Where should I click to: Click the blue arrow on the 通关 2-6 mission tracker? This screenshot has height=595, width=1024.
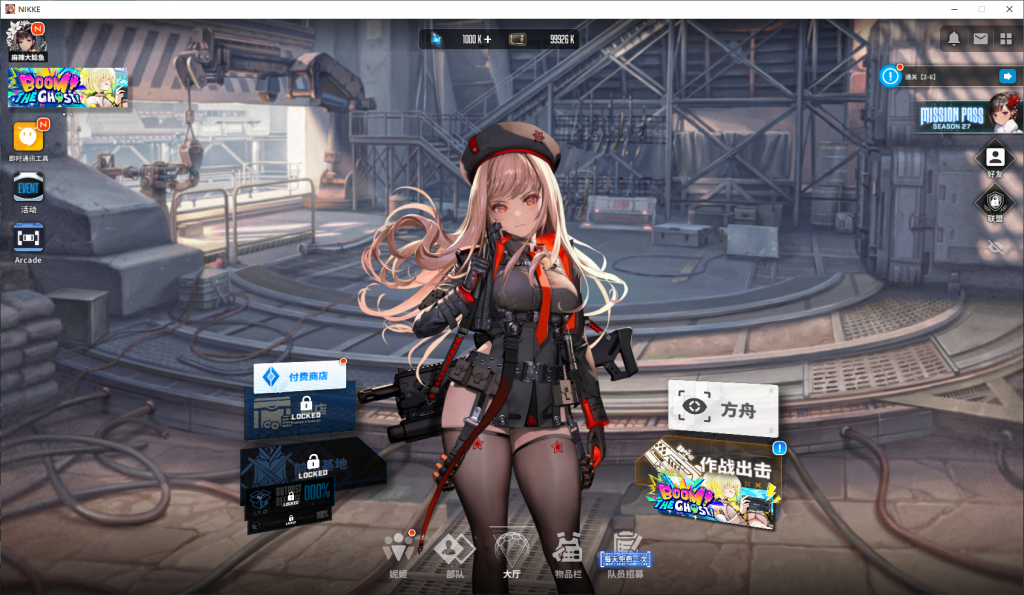[1007, 76]
